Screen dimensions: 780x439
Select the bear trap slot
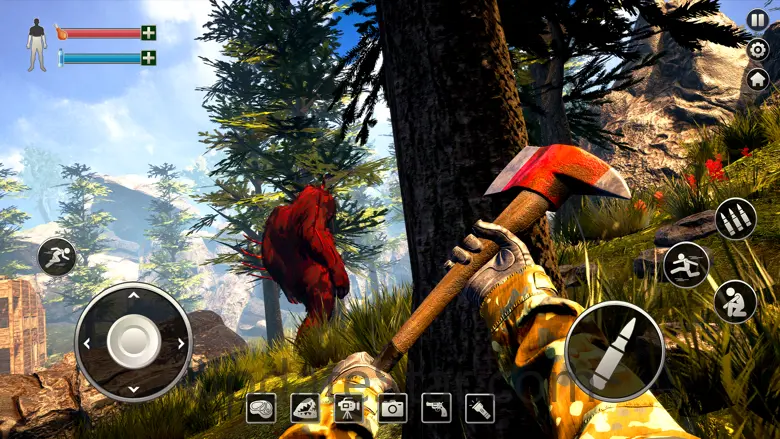point(304,407)
